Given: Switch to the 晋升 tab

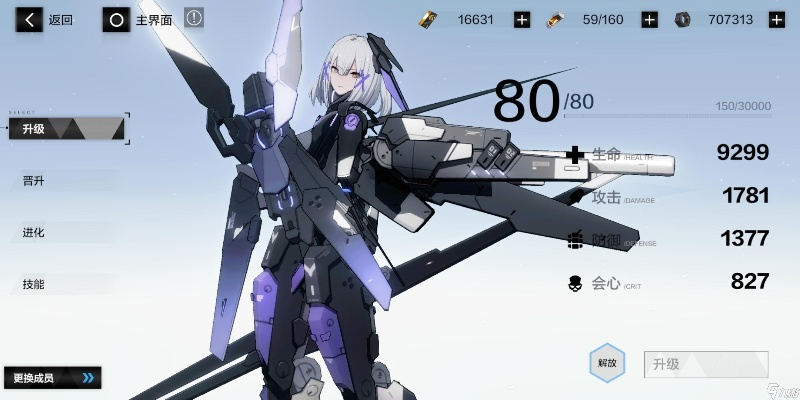Looking at the screenshot, I should [x=34, y=181].
